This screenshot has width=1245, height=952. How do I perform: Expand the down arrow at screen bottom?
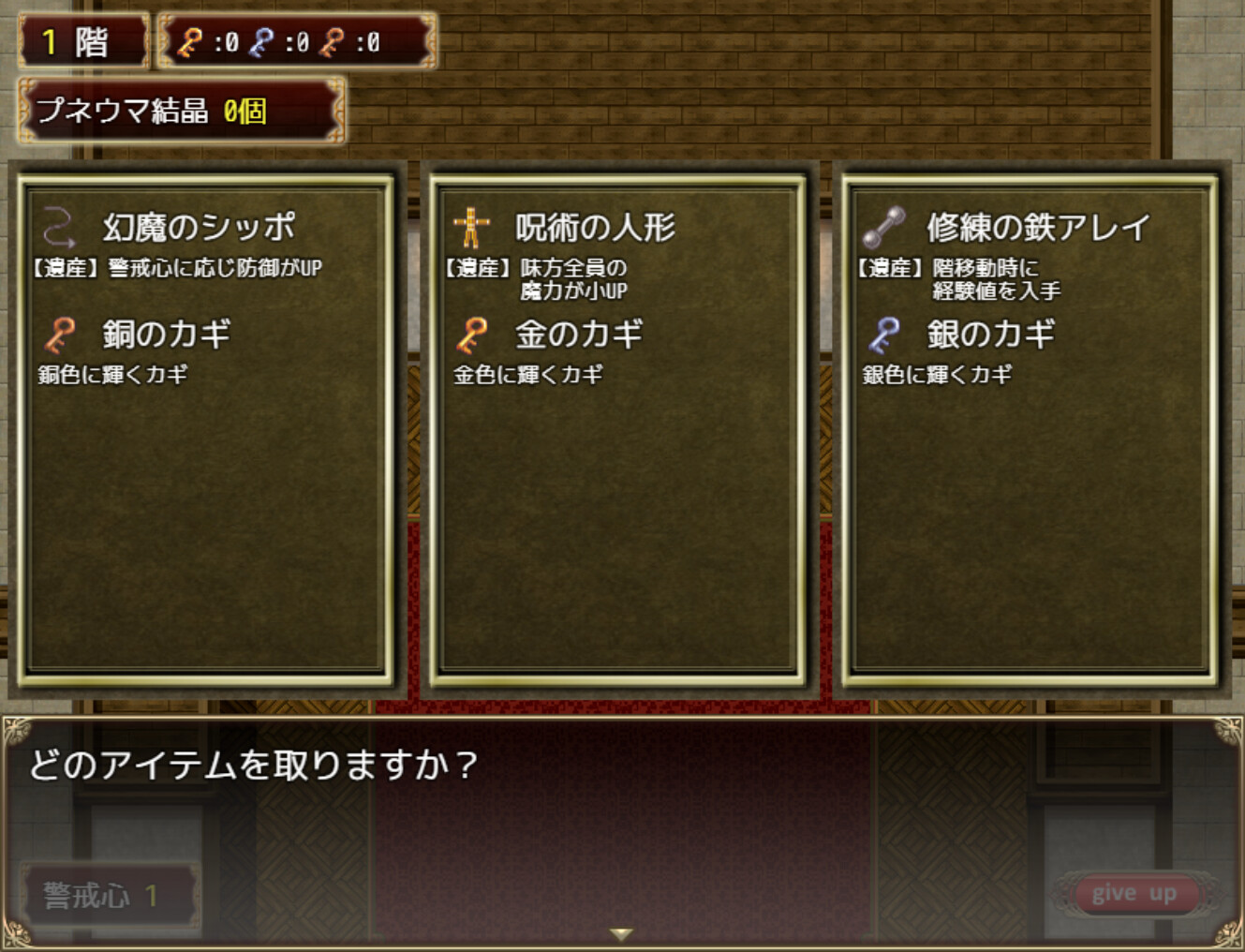[621, 935]
